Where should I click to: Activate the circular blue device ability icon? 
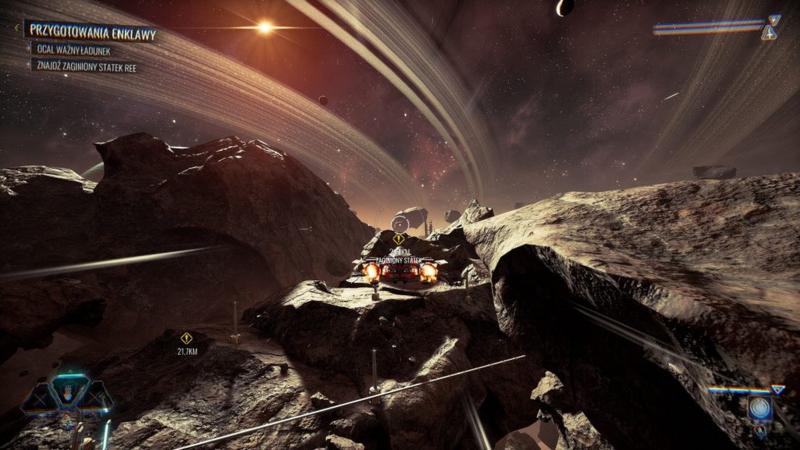759,408
